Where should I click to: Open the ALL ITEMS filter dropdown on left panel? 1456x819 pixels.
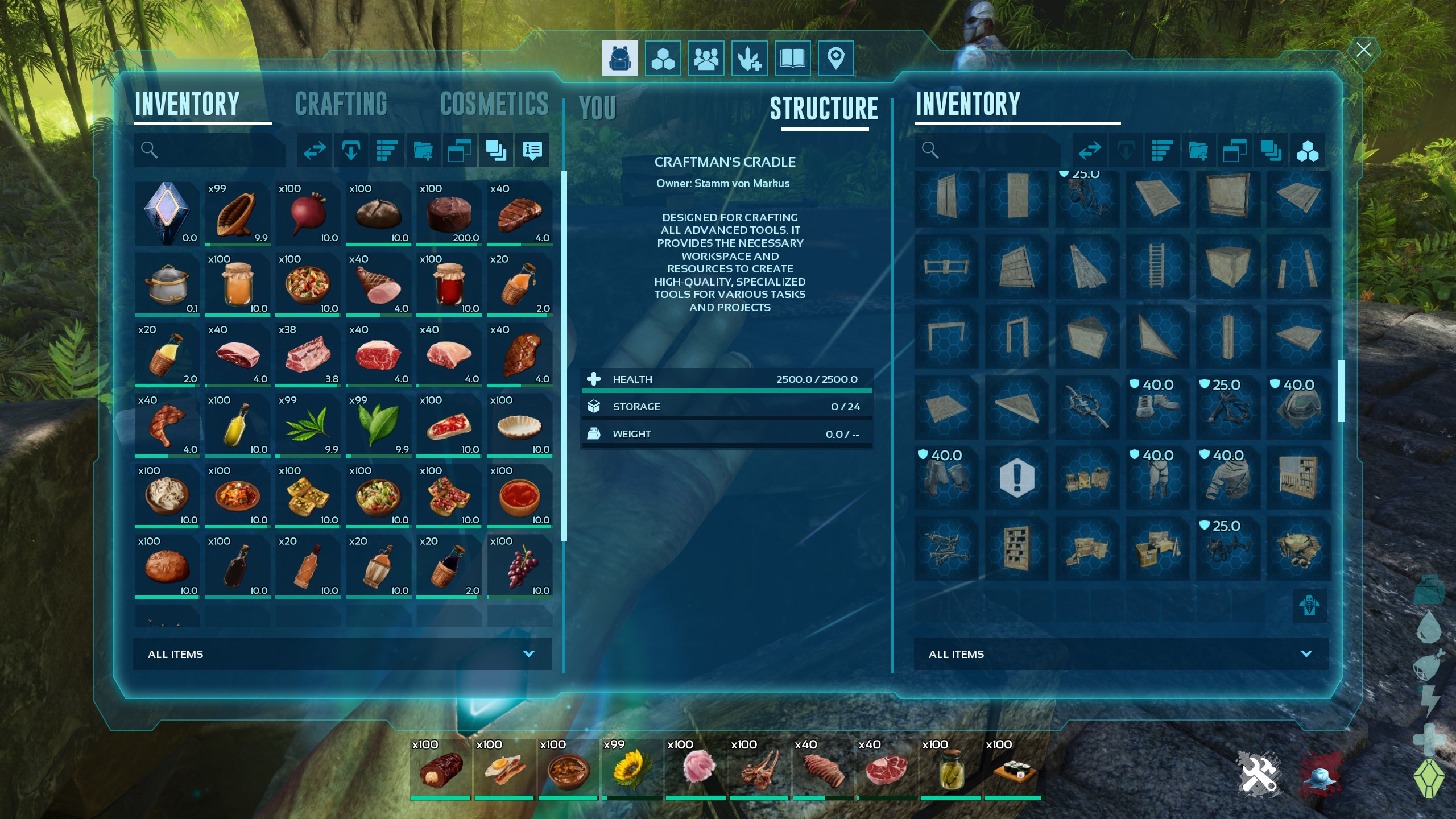[342, 653]
